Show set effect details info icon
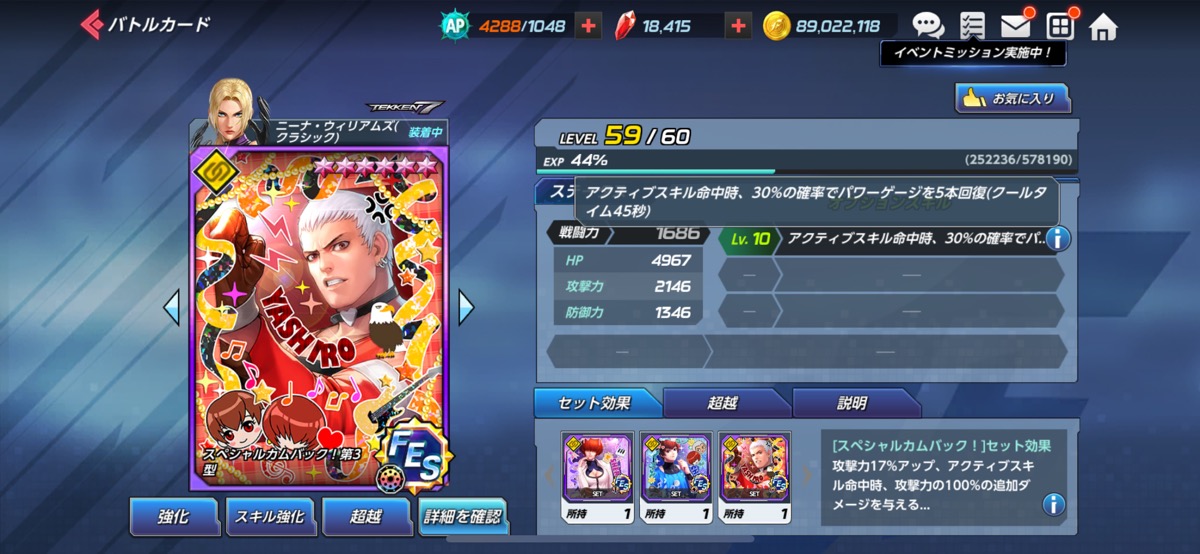Image resolution: width=1200 pixels, height=554 pixels. [1053, 504]
